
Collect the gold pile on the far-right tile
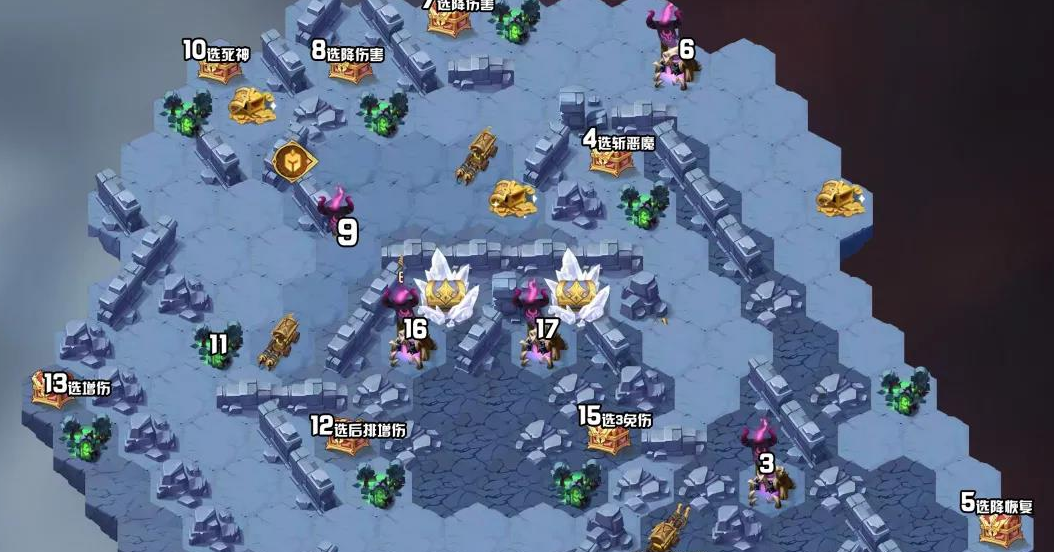[x=840, y=196]
